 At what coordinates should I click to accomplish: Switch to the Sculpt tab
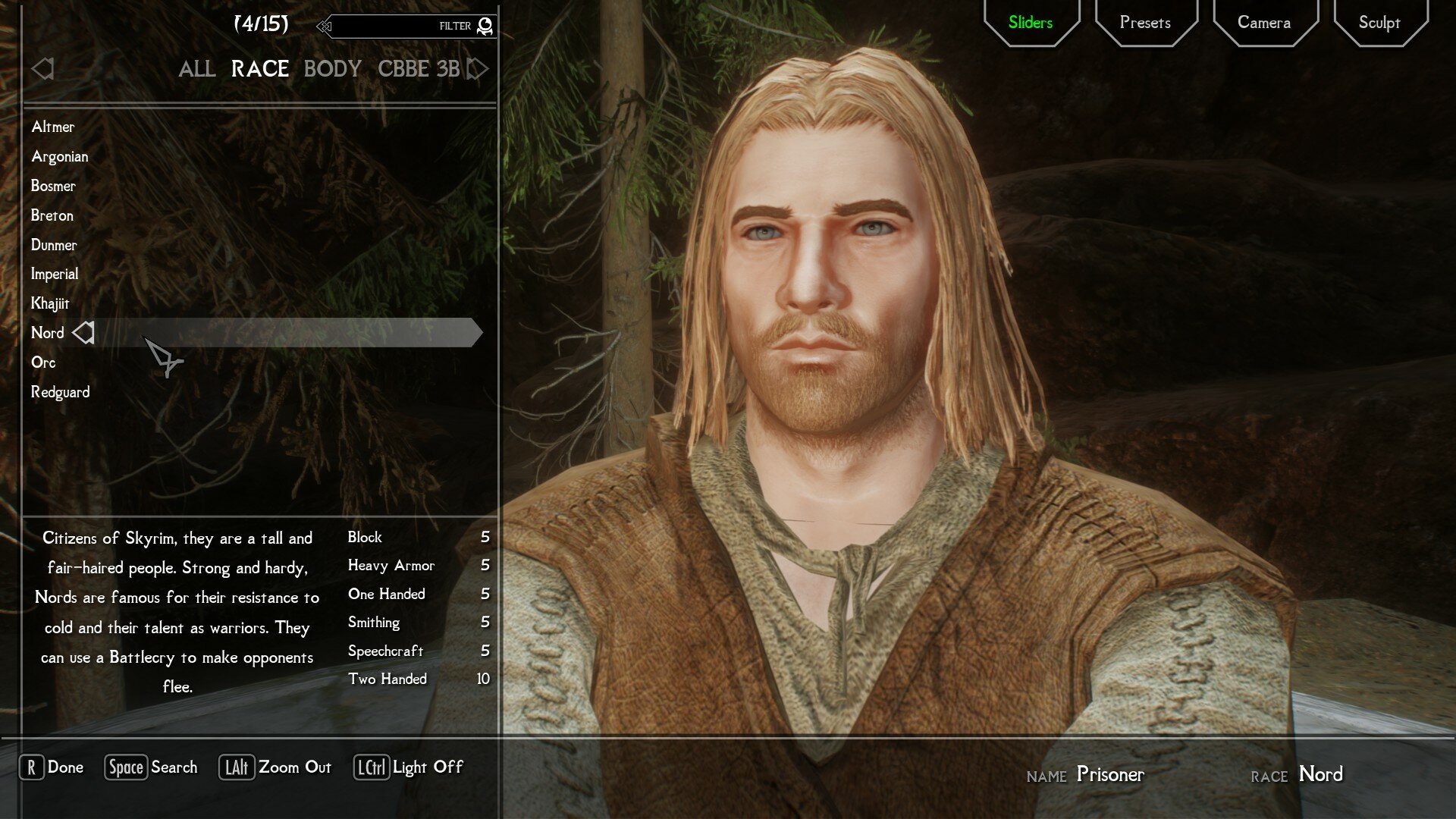[1379, 23]
